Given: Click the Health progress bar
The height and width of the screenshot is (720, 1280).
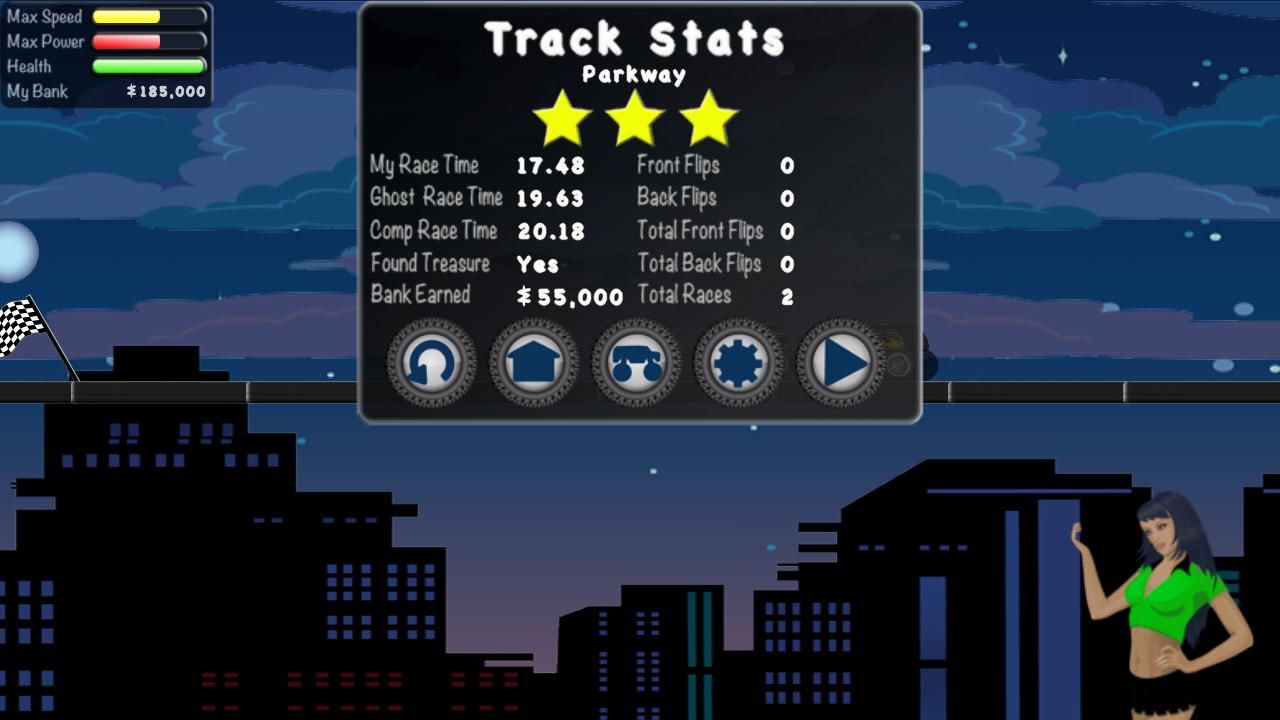Looking at the screenshot, I should [146, 66].
